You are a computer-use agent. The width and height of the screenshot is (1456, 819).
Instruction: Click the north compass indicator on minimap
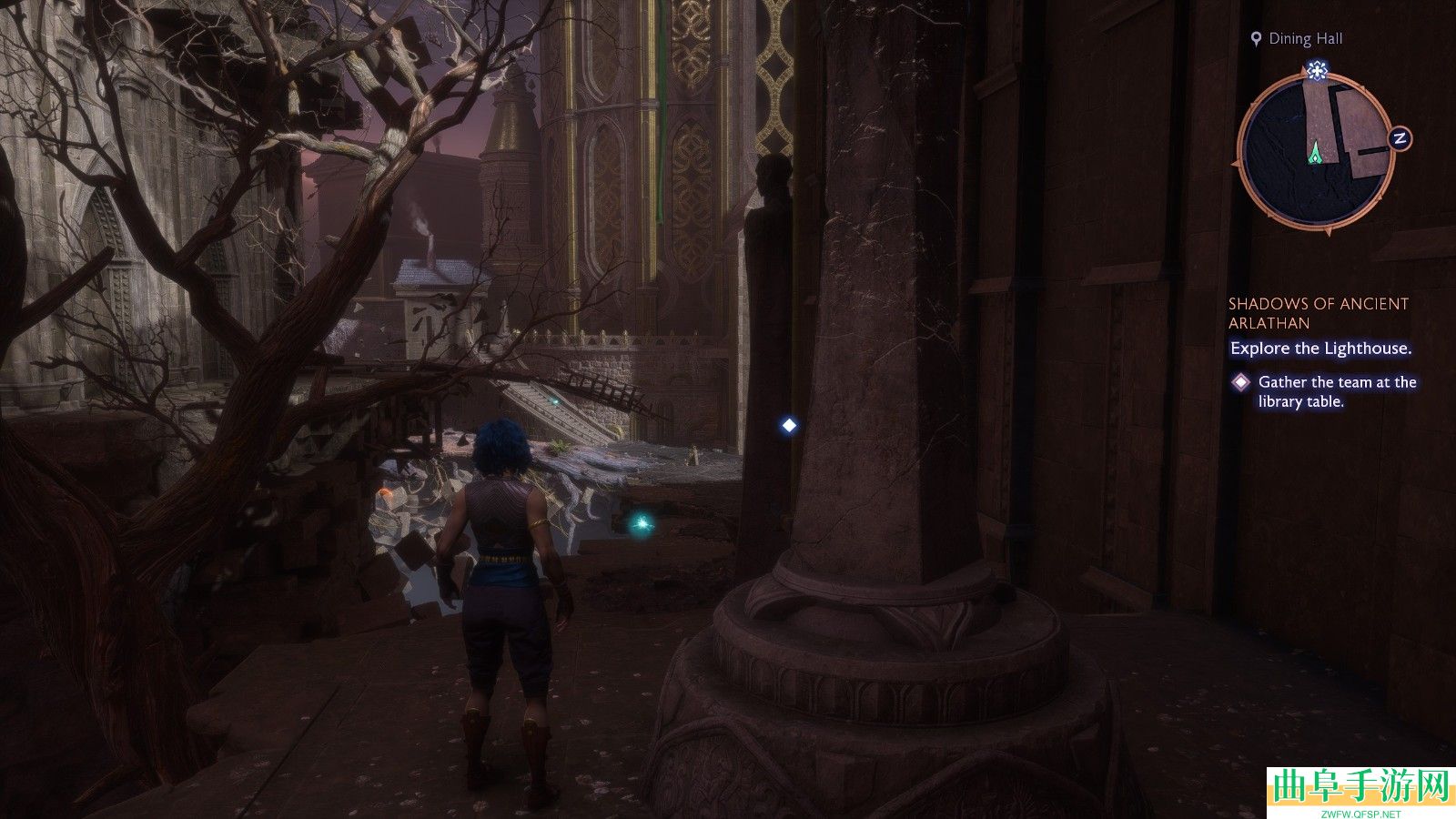point(1400,138)
